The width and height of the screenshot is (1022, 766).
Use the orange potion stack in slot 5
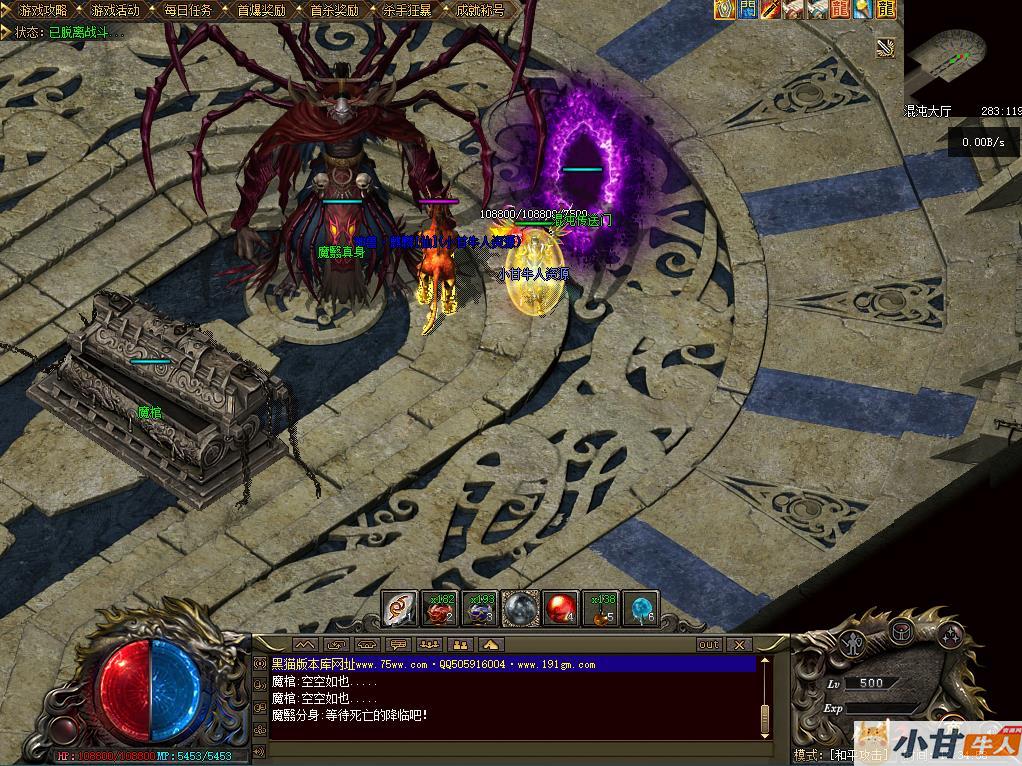click(600, 609)
